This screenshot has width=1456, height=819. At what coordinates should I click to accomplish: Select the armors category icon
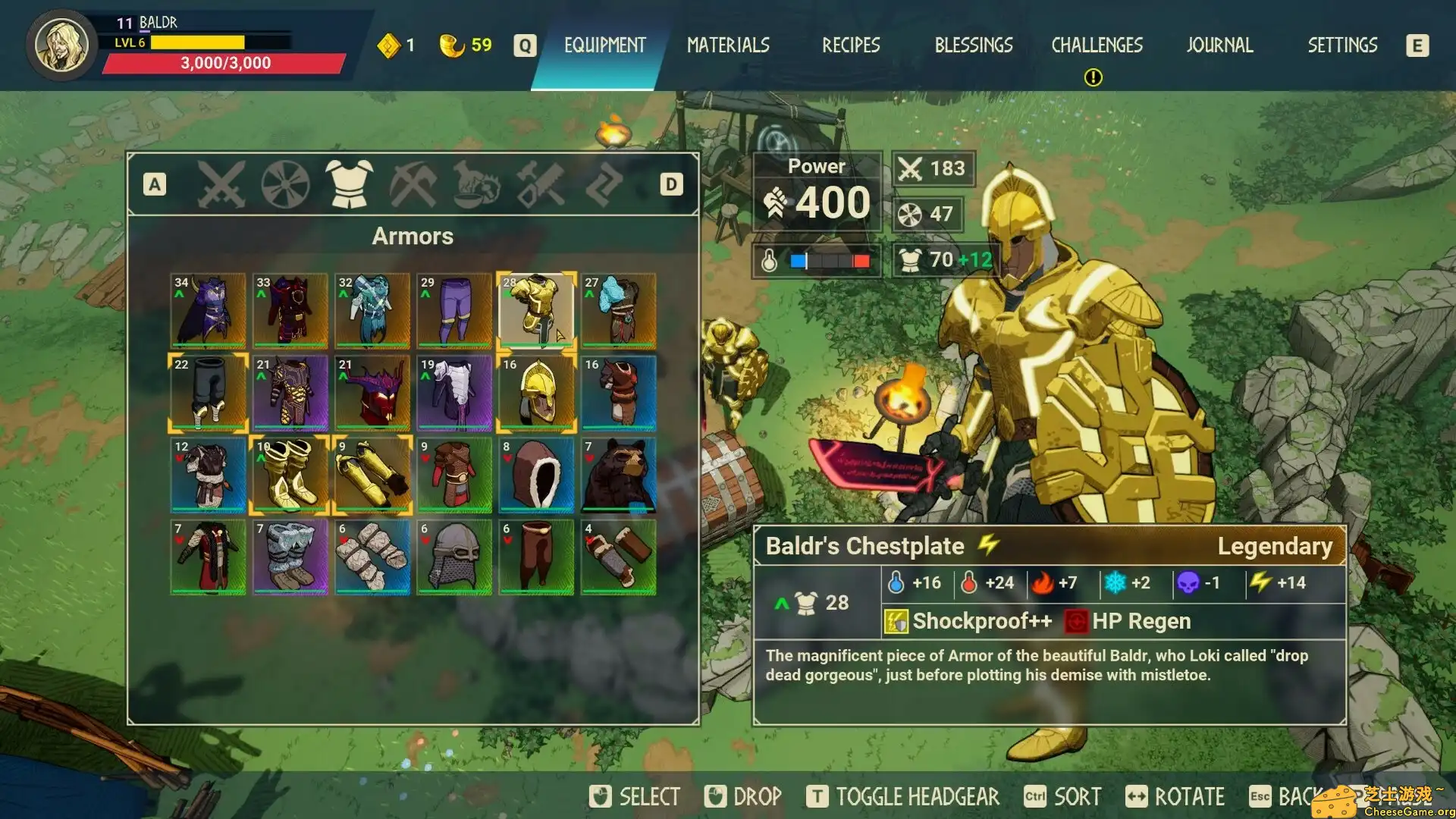[x=349, y=184]
